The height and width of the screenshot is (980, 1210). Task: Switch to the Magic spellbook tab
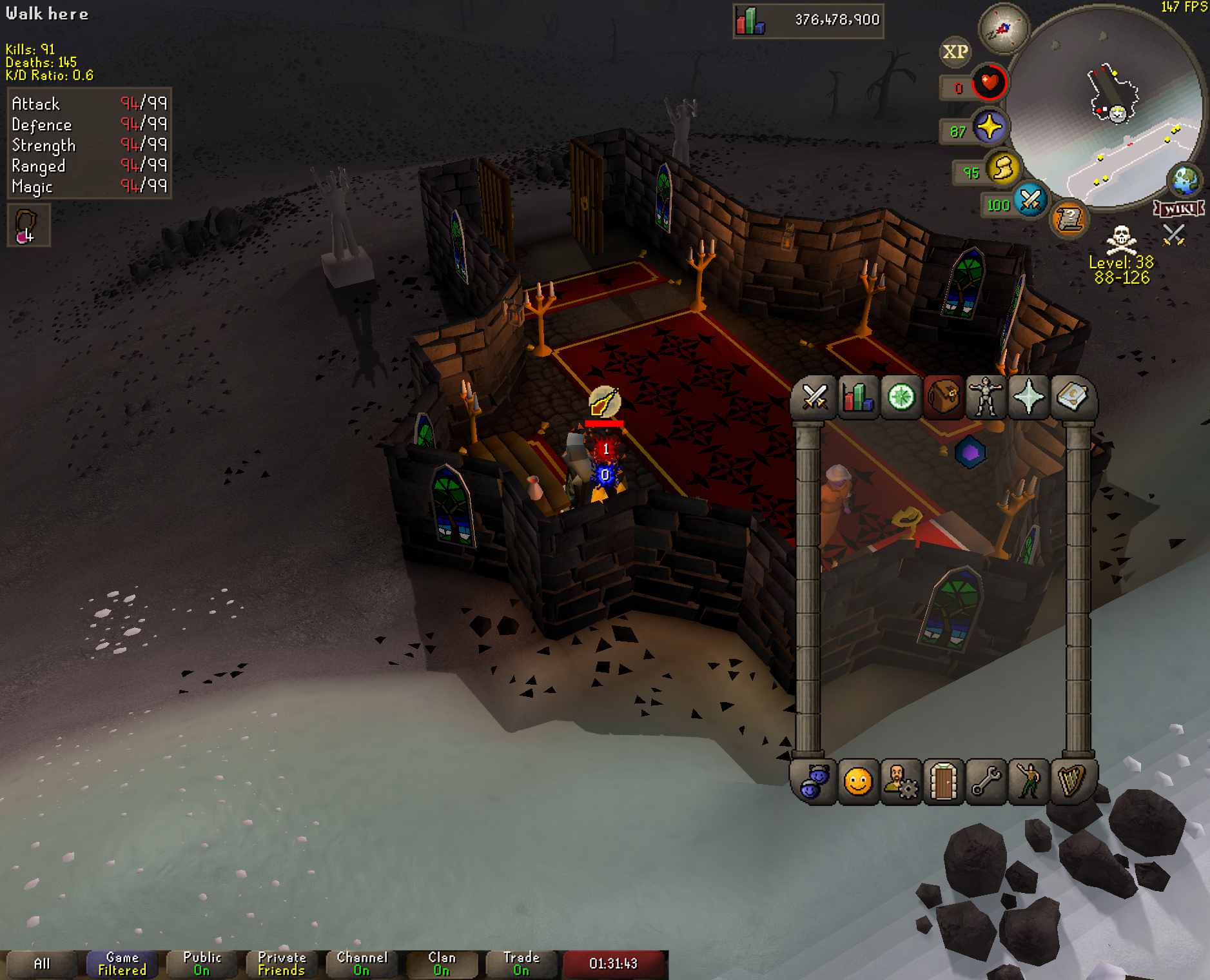point(1071,397)
